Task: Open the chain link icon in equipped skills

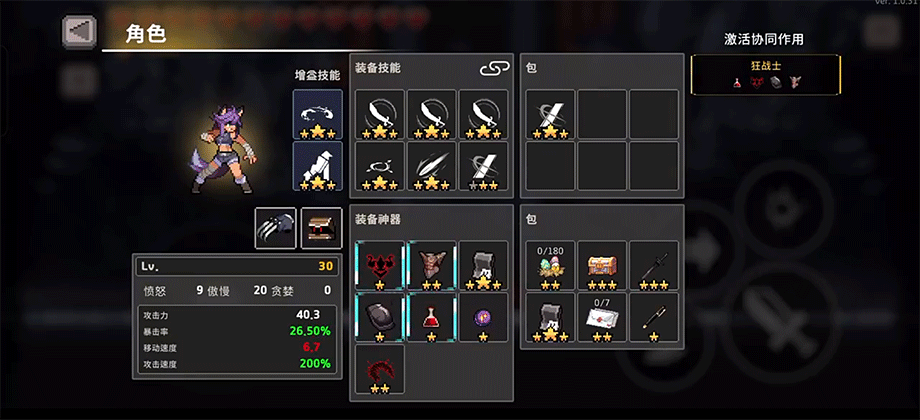Action: click(x=494, y=68)
